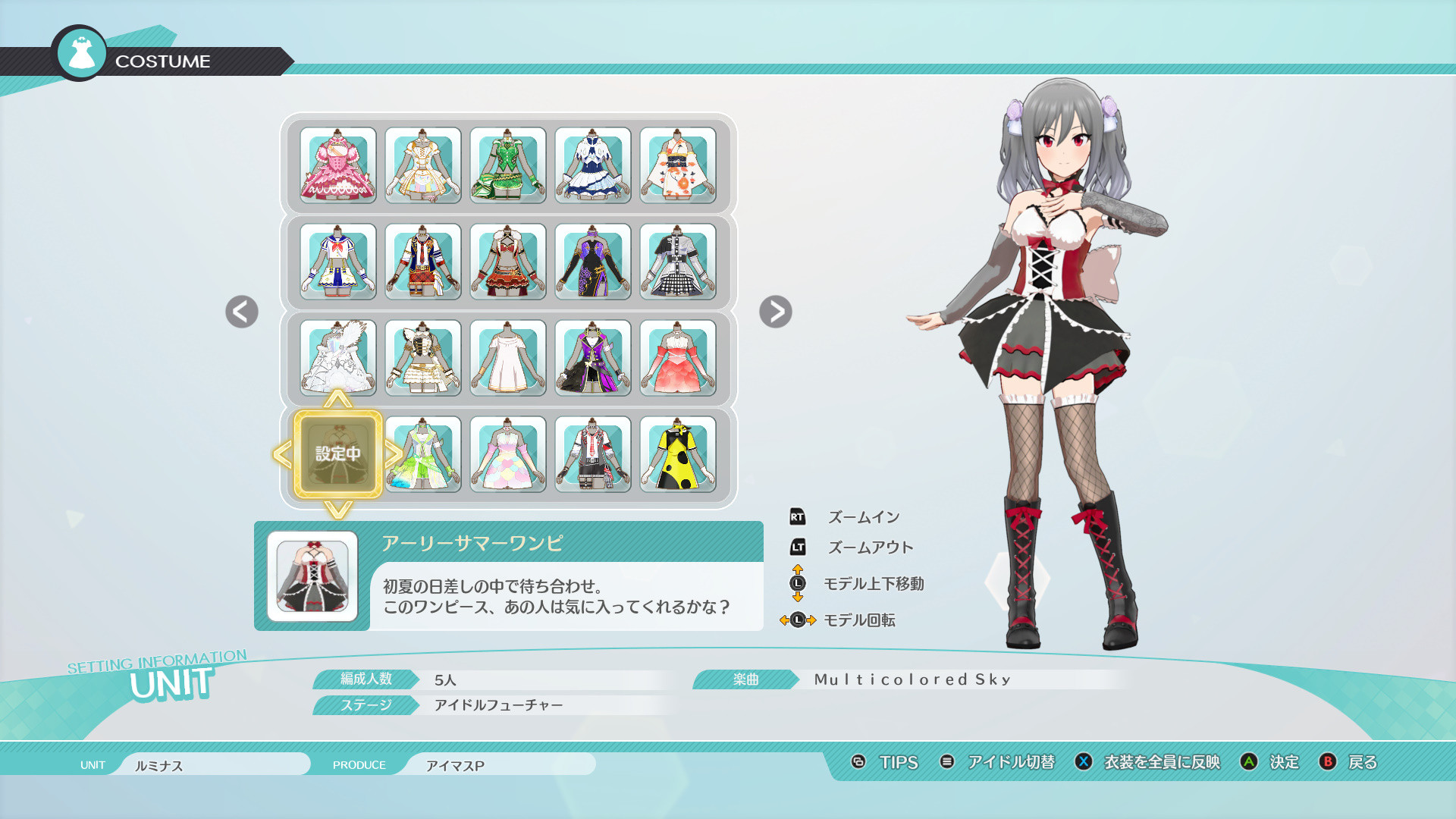Viewport: 1456px width, 819px height.
Task: Select the yellow polka-dot dress costume
Action: coord(677,453)
